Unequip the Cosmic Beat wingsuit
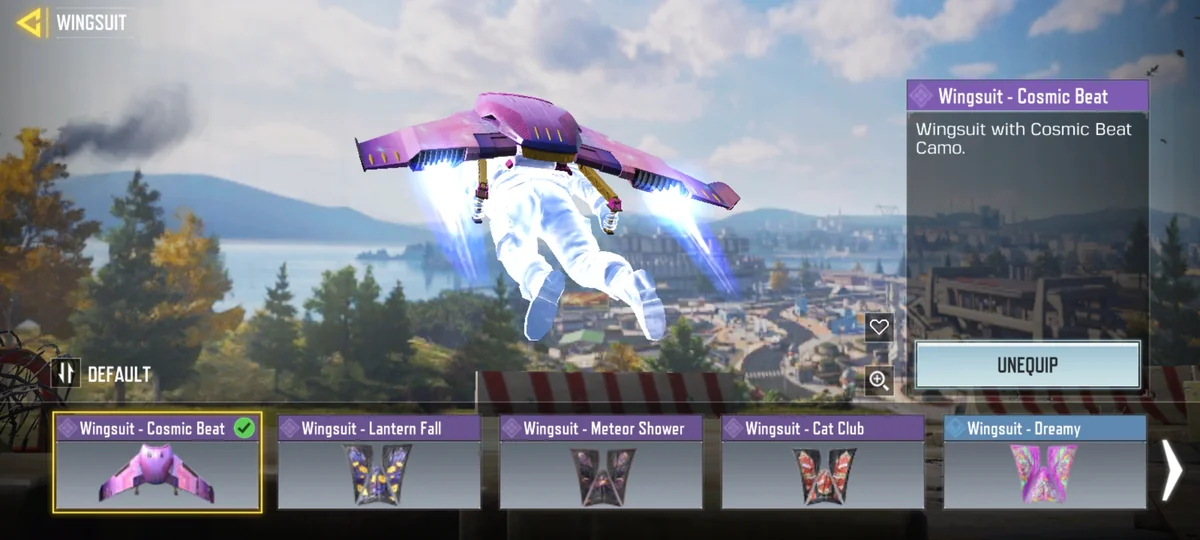Image resolution: width=1200 pixels, height=540 pixels. (1027, 365)
